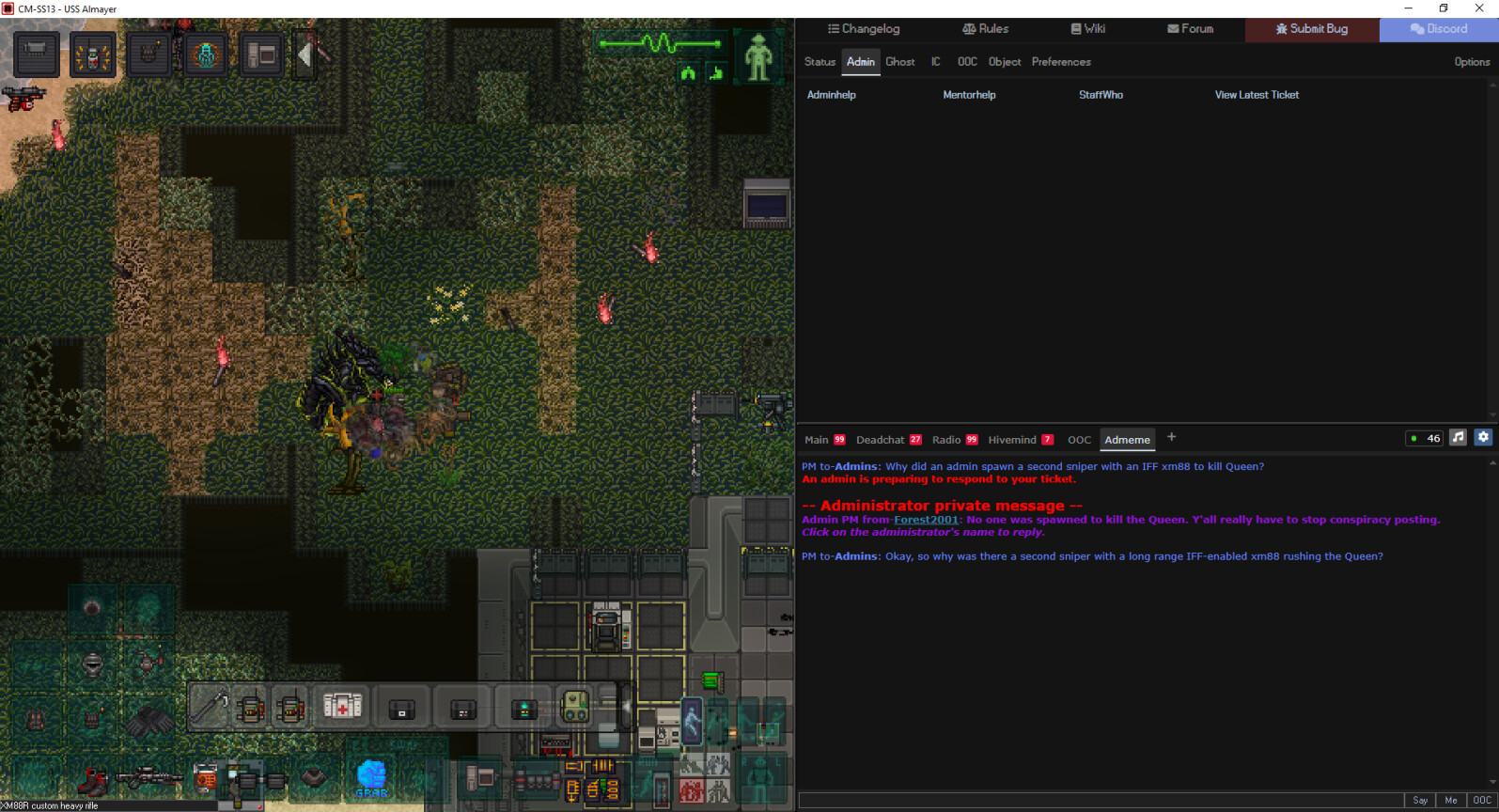The height and width of the screenshot is (812, 1499).
Task: Click the Submit Bug button
Action: pos(1311,29)
